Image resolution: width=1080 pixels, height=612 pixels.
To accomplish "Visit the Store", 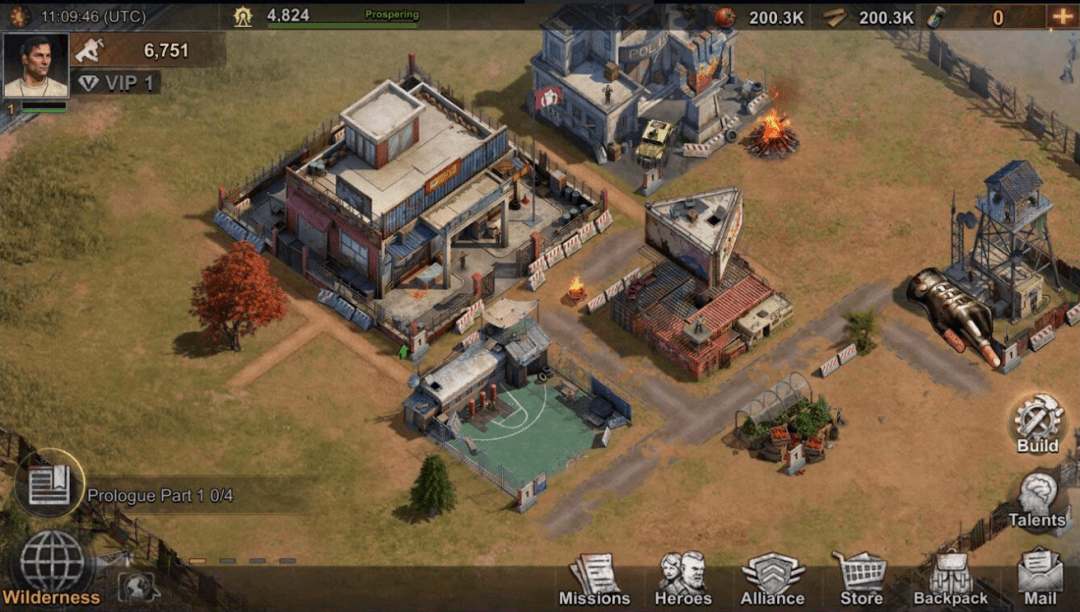I will click(x=861, y=580).
